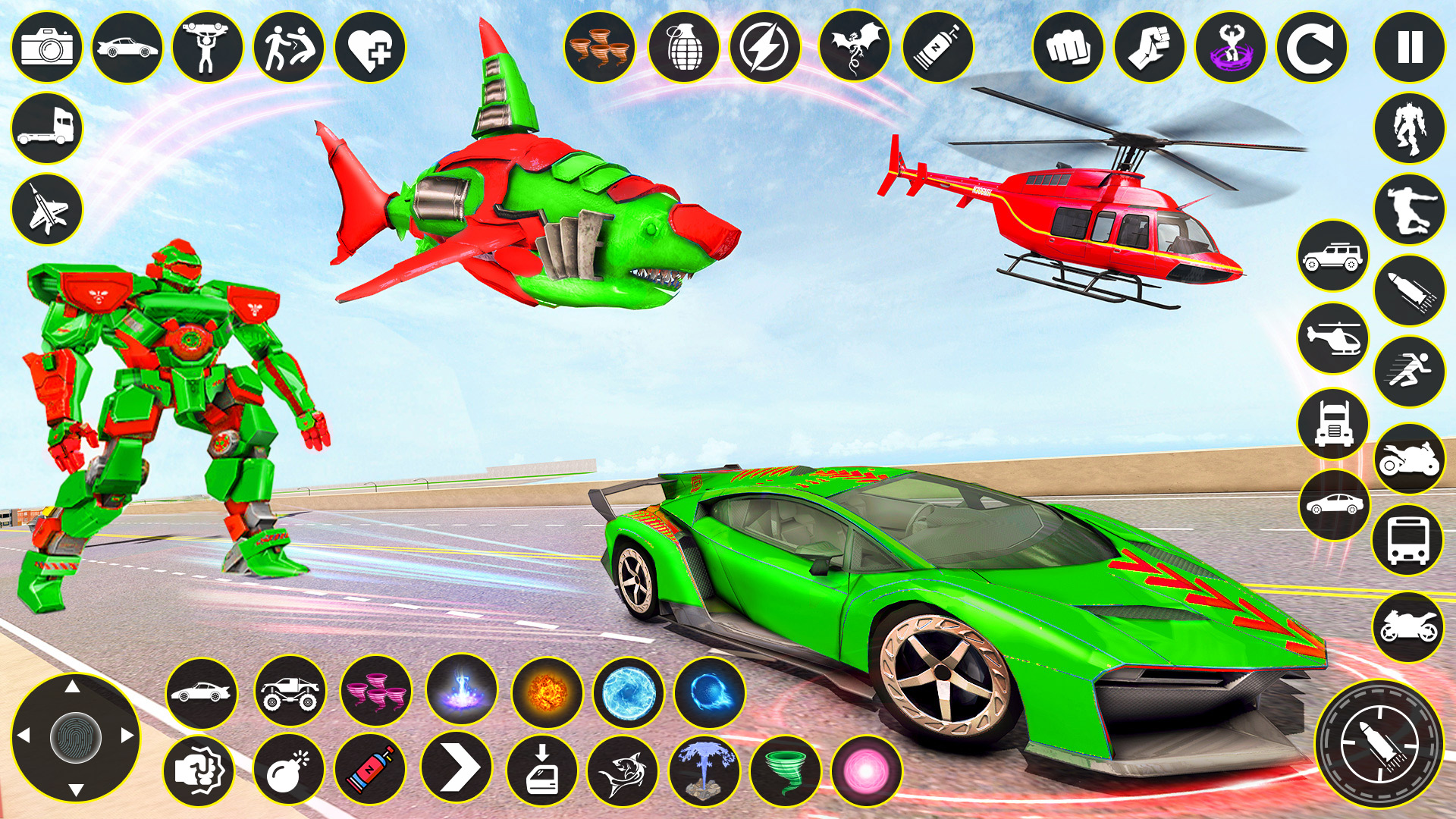The width and height of the screenshot is (1456, 819).
Task: Pause the game
Action: pyautogui.click(x=1409, y=48)
